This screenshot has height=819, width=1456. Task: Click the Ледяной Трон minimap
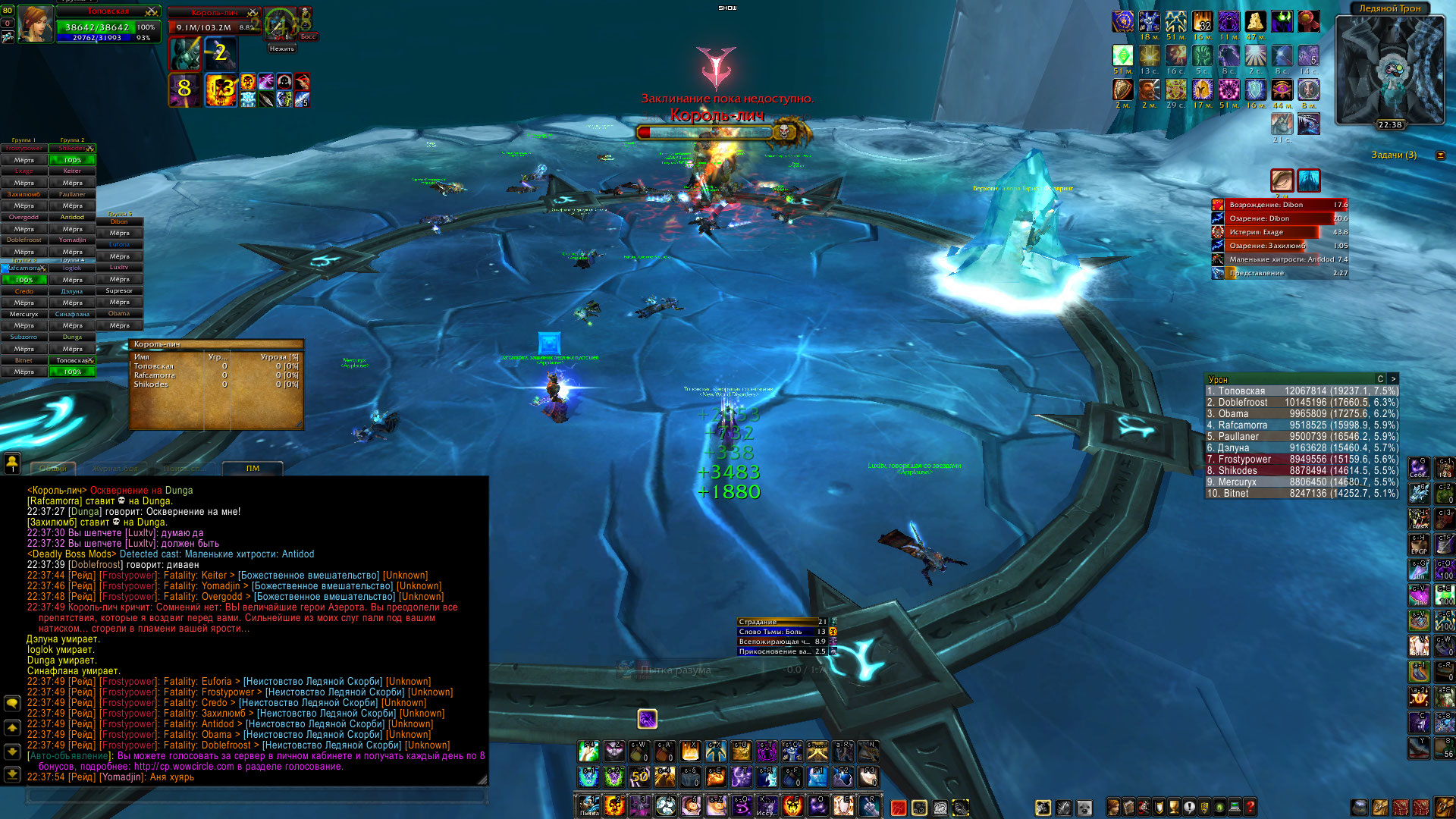point(1389,70)
